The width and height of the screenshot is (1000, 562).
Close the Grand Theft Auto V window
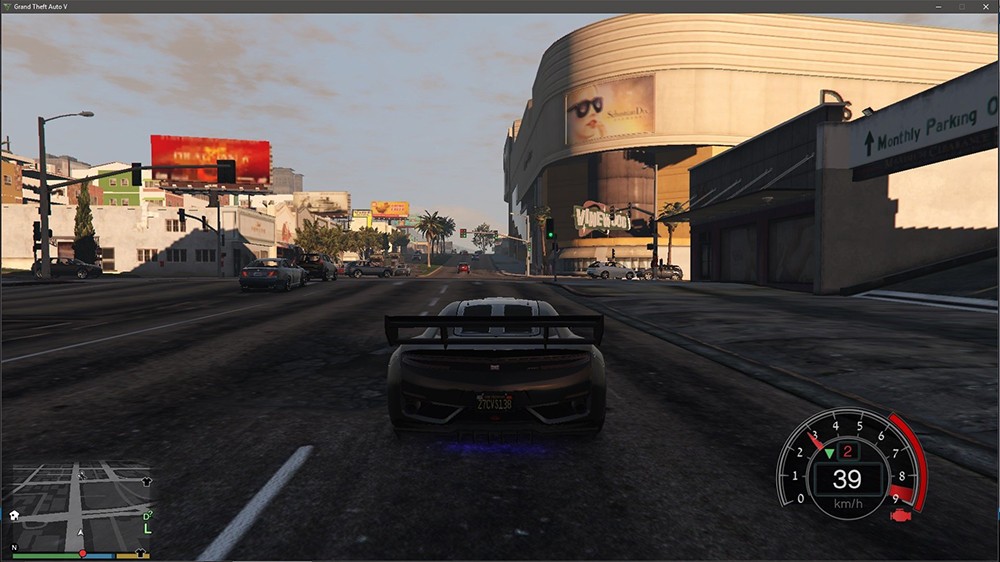[x=985, y=6]
